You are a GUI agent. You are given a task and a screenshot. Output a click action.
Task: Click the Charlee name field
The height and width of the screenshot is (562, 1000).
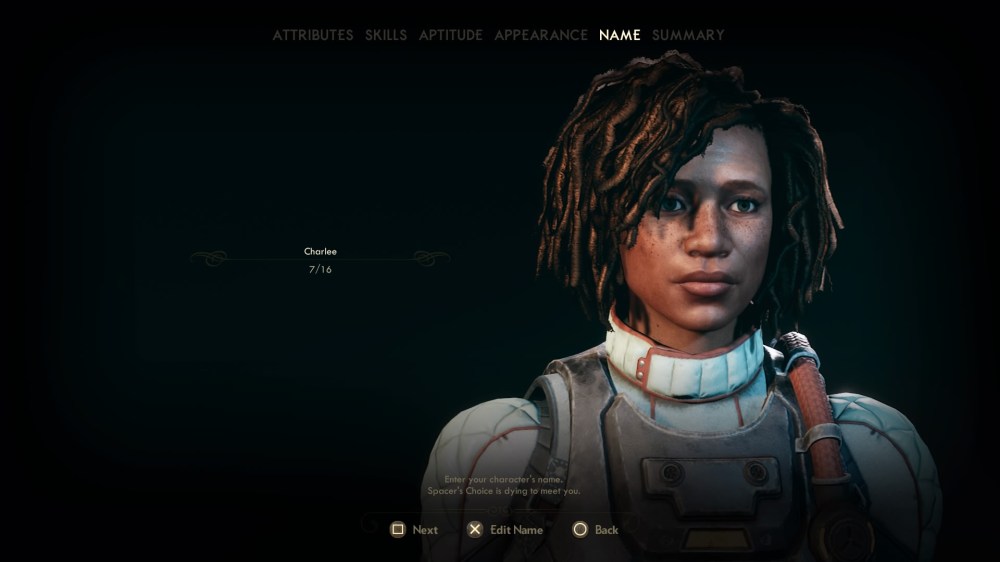click(x=320, y=252)
